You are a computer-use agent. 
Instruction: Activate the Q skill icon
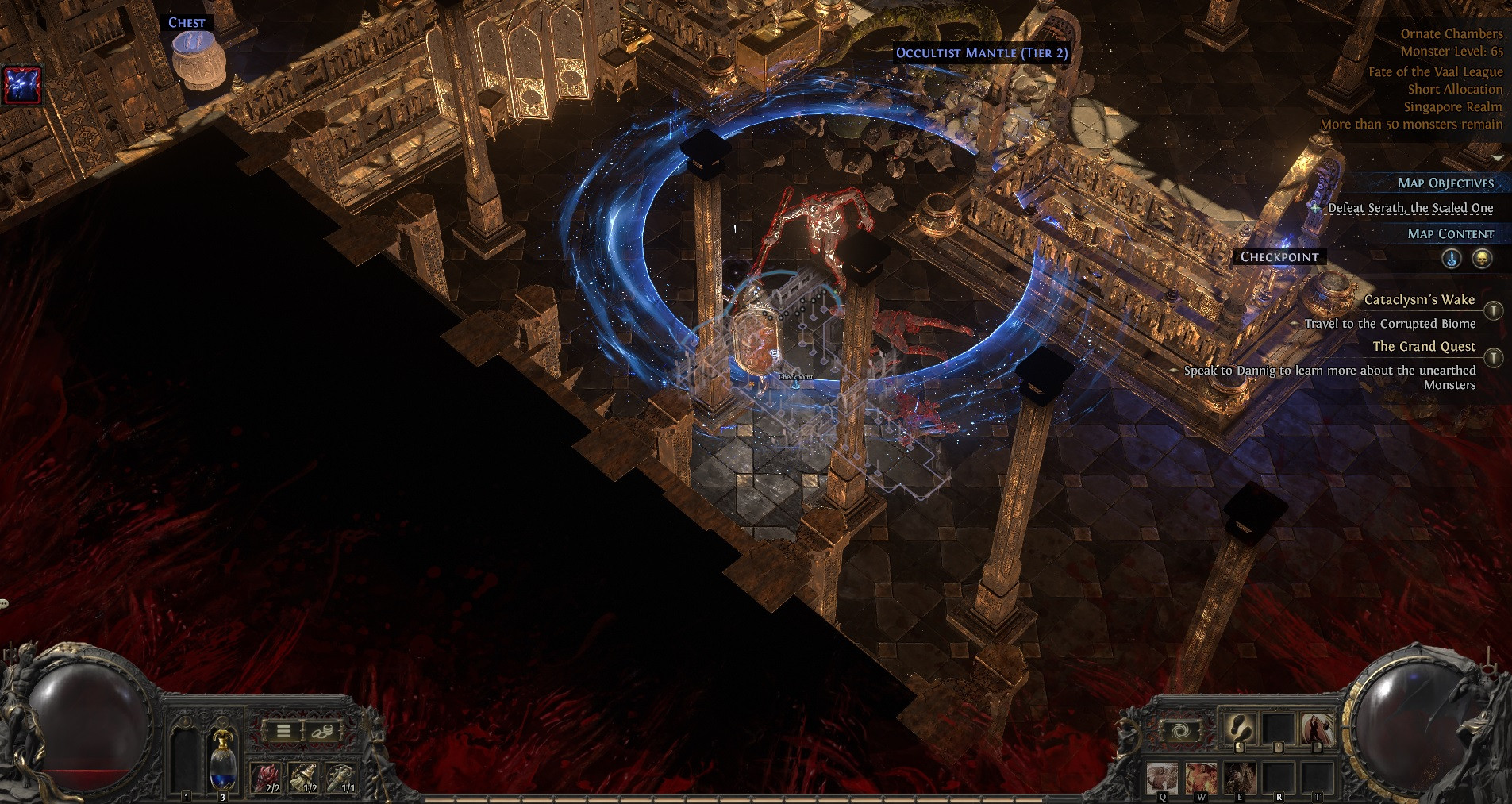coord(1163,777)
